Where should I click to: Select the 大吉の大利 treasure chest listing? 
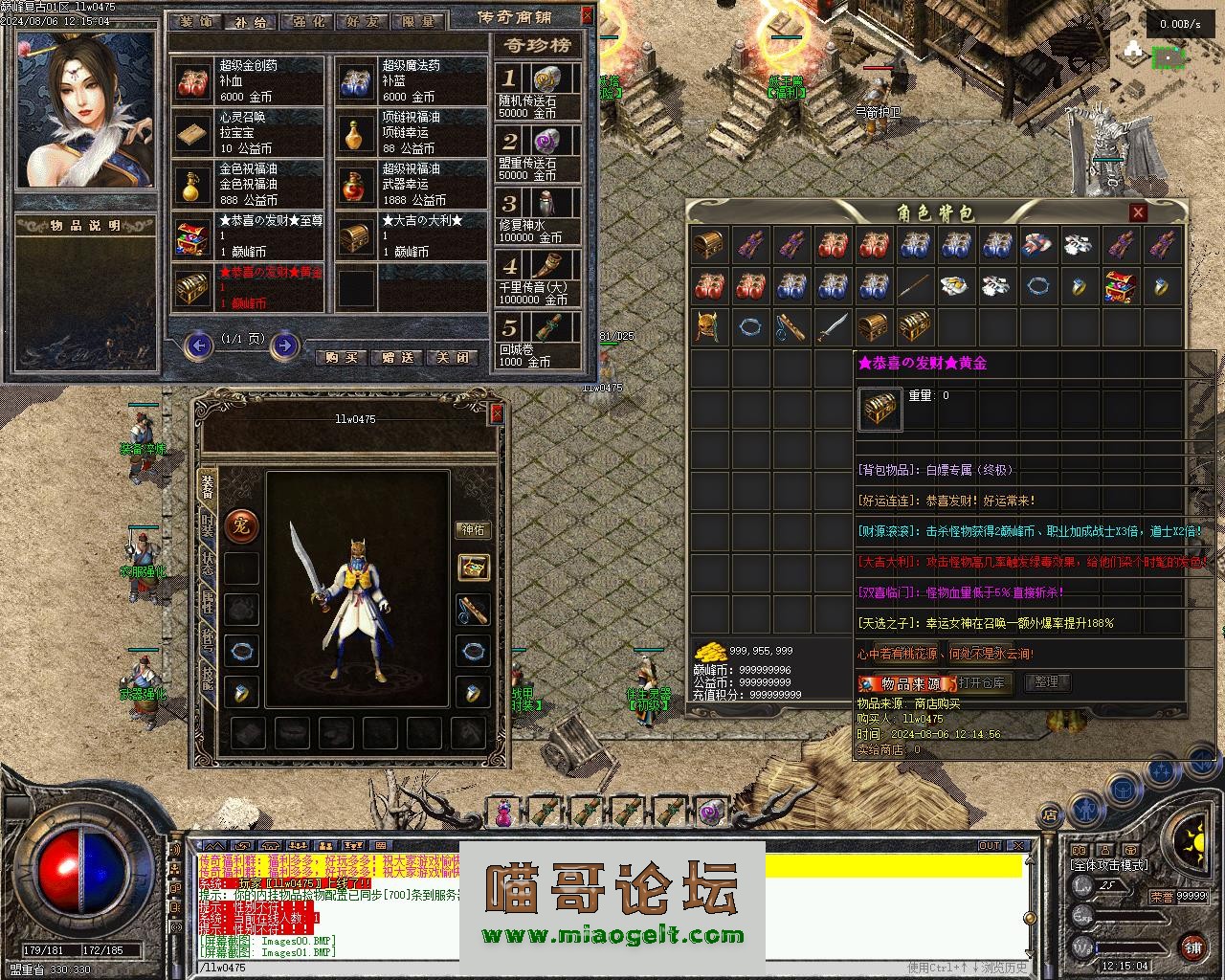[x=413, y=235]
